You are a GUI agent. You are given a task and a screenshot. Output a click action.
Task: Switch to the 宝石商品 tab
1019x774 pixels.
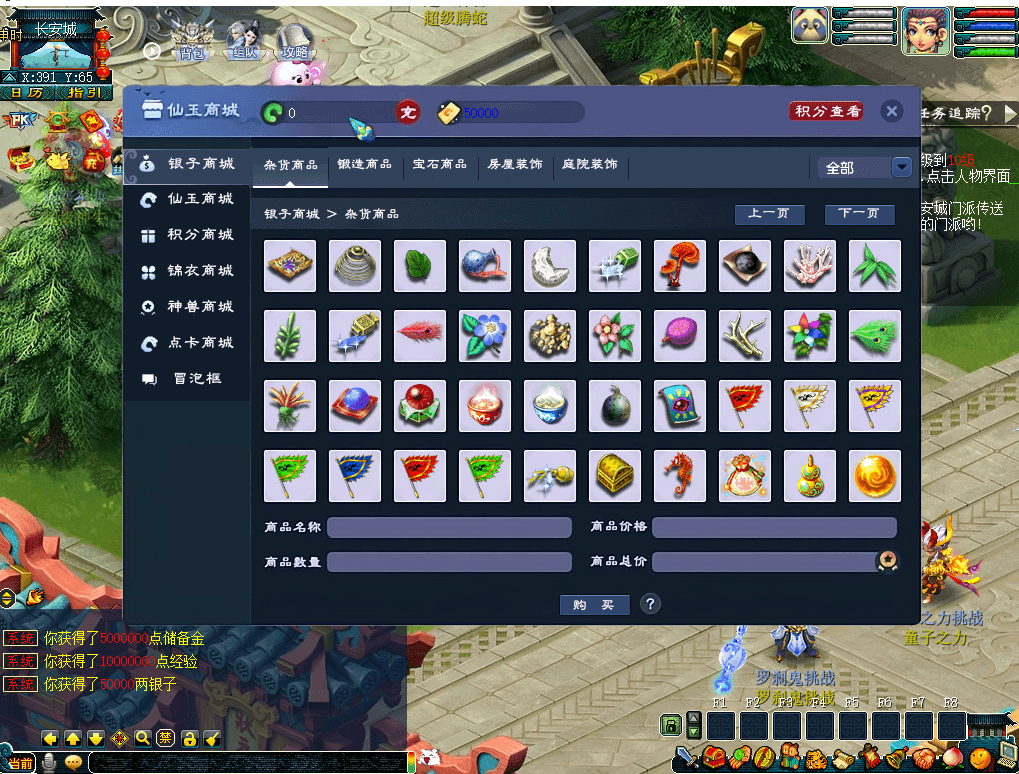pos(440,164)
